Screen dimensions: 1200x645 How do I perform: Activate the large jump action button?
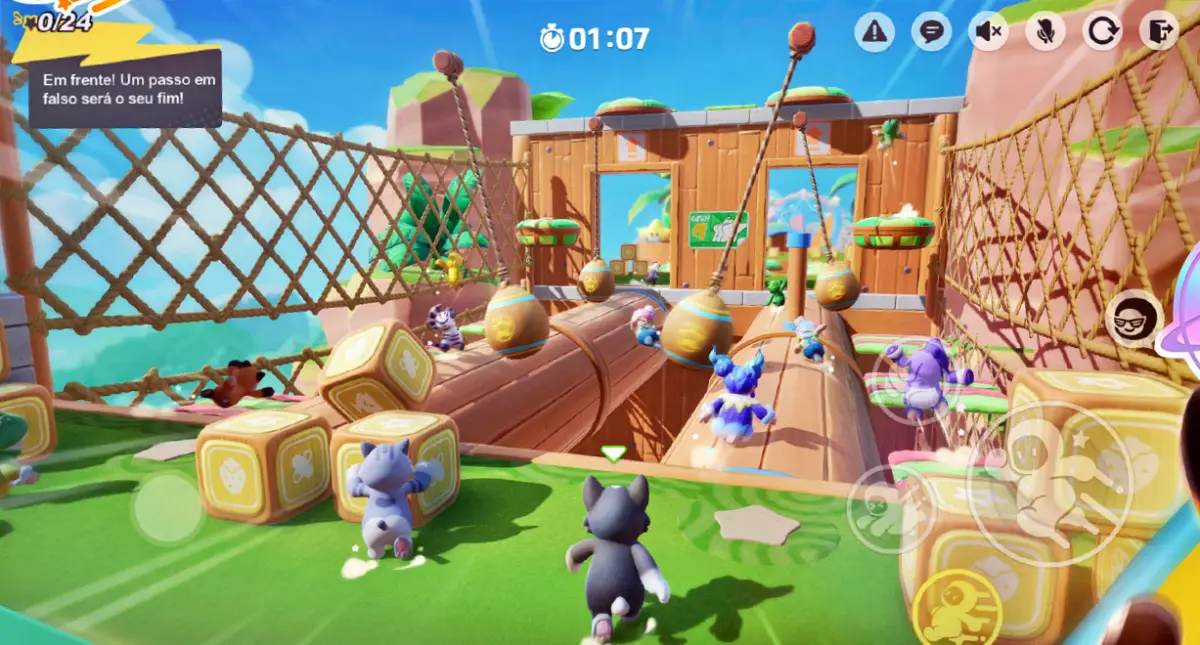point(1049,484)
